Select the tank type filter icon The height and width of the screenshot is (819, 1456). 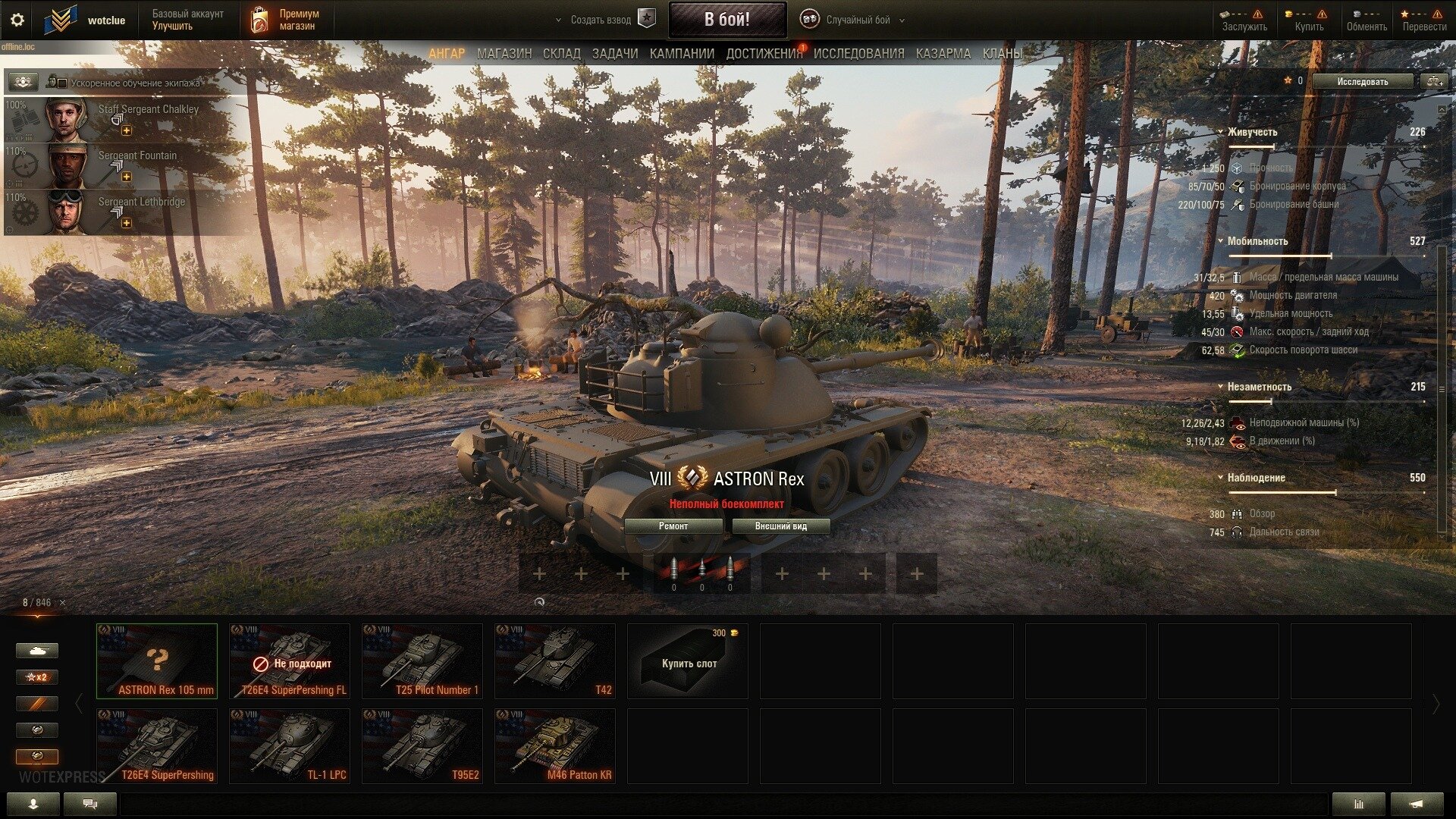pos(36,650)
